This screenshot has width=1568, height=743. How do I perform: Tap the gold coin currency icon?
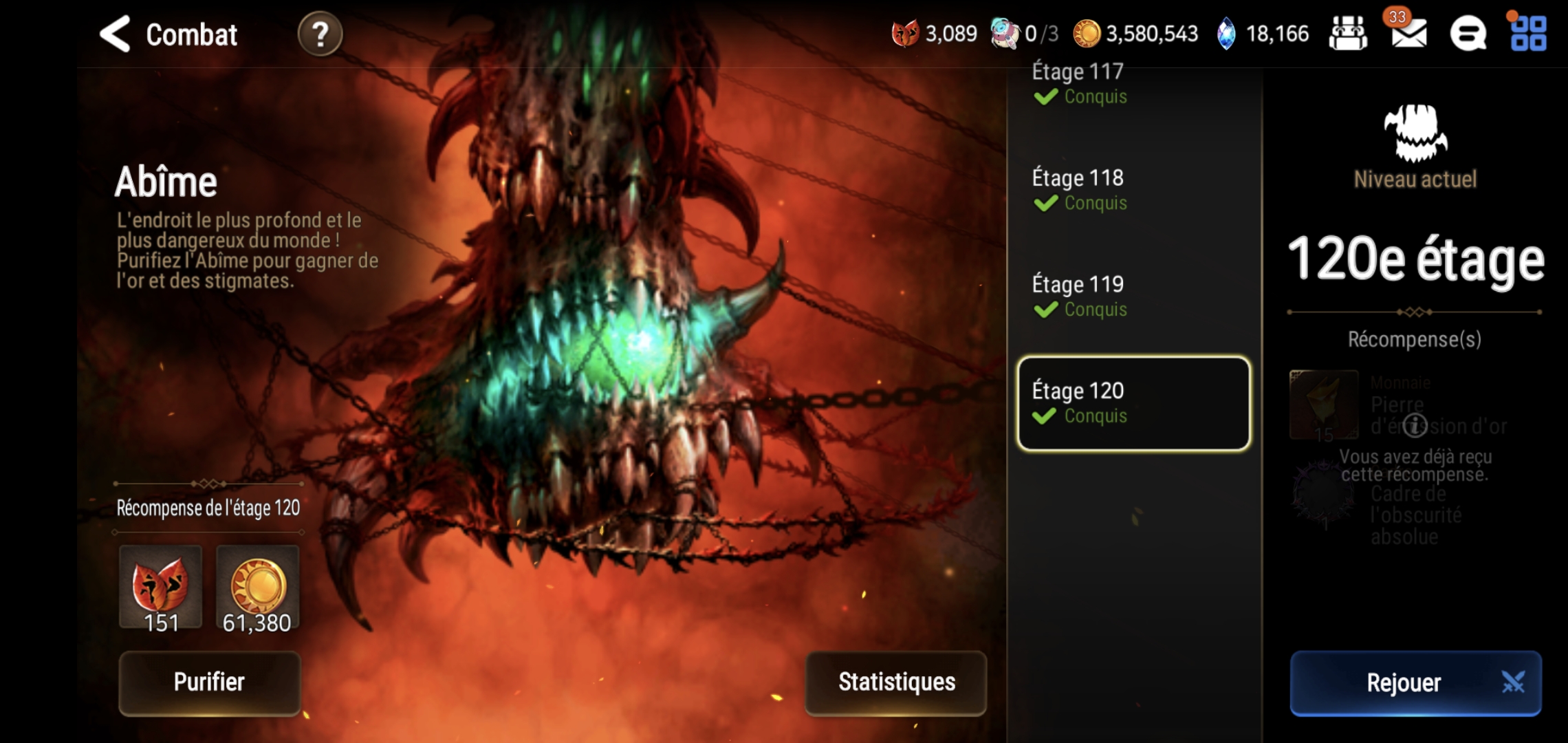(x=1087, y=34)
